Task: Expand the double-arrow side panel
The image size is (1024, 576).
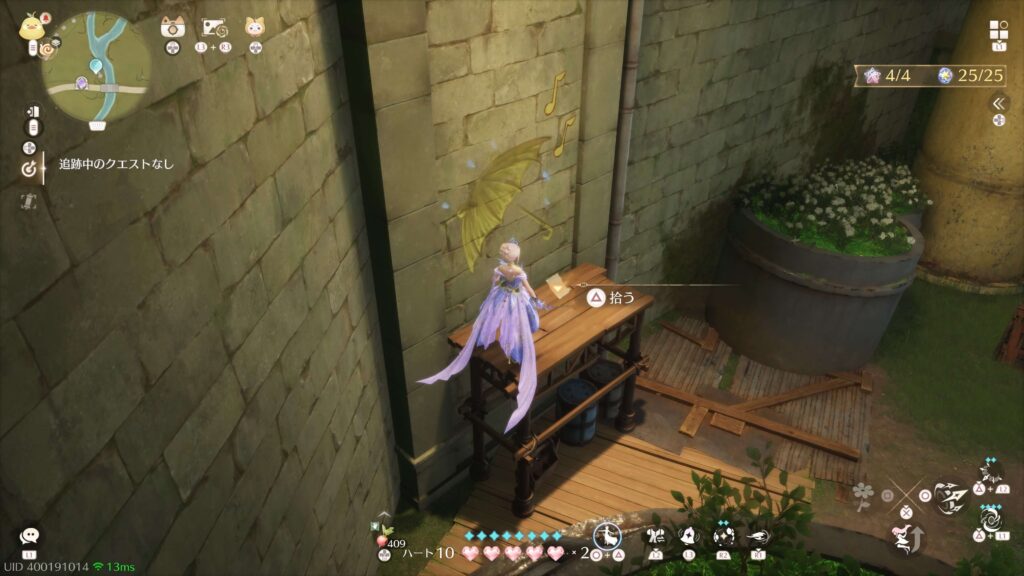Action: pos(998,103)
